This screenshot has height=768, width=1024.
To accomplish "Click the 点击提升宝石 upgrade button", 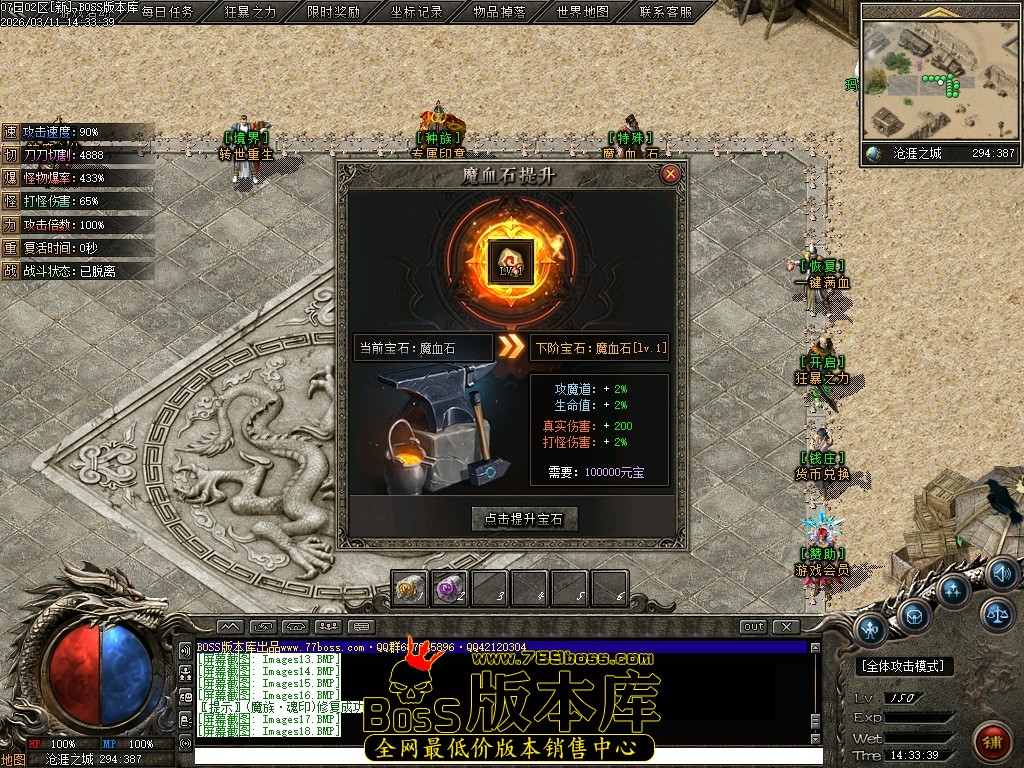I will 525,519.
